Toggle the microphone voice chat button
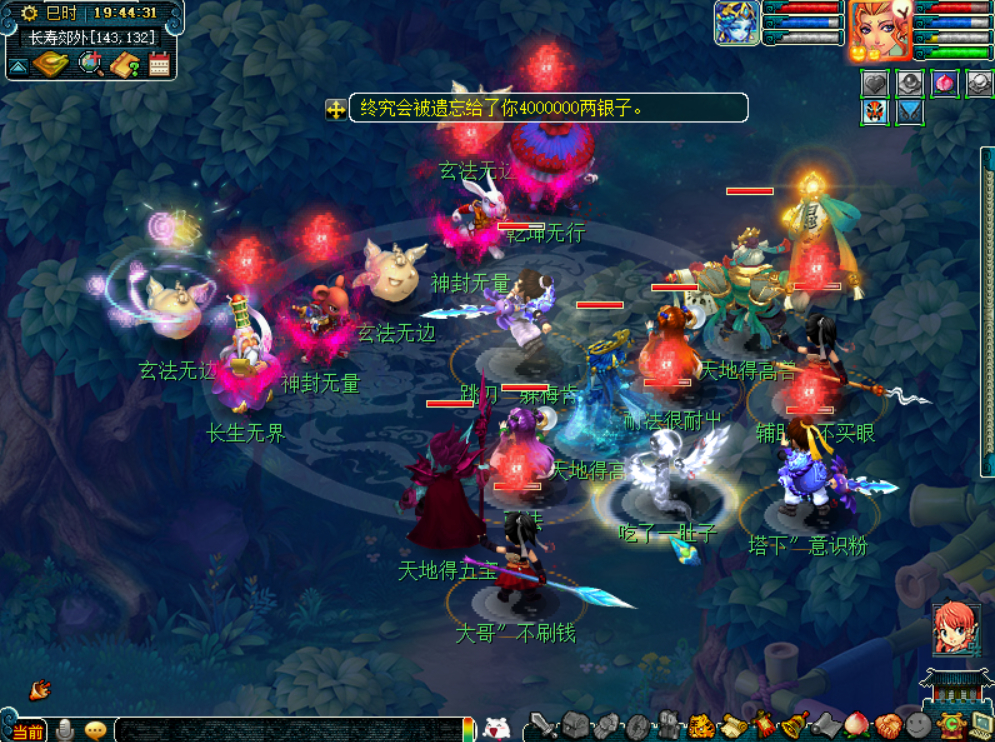995x742 pixels. coord(66,730)
